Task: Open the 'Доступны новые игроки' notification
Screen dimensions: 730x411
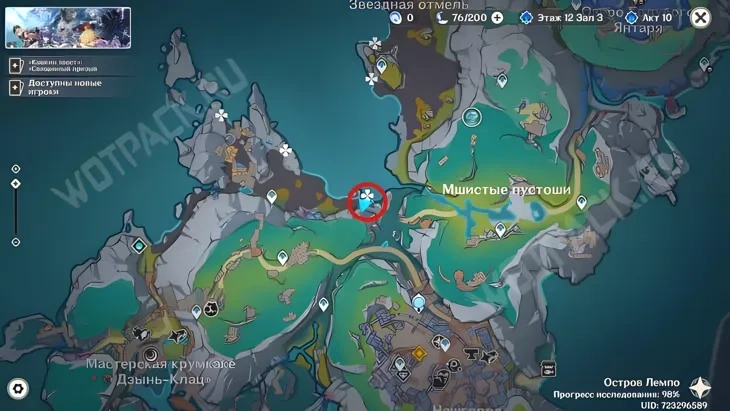Action: [58, 87]
